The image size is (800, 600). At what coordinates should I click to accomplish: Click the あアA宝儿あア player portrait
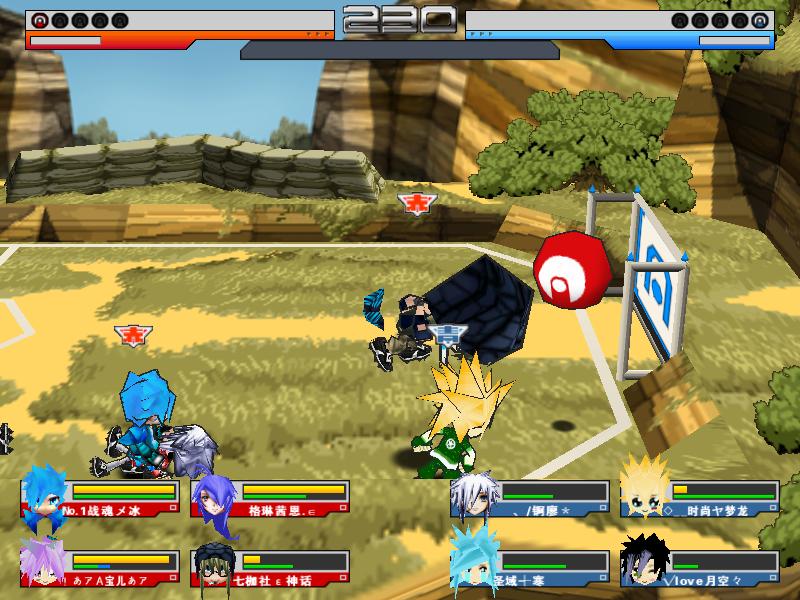click(x=43, y=562)
